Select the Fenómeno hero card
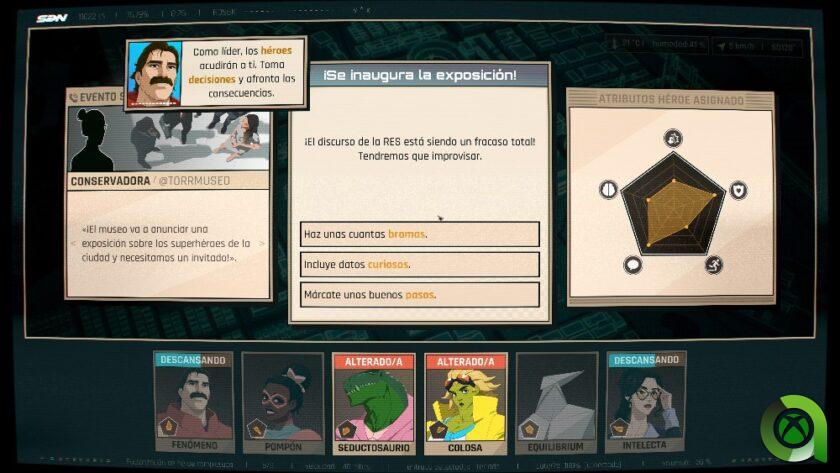Viewport: 840px width, 473px height. coord(194,402)
